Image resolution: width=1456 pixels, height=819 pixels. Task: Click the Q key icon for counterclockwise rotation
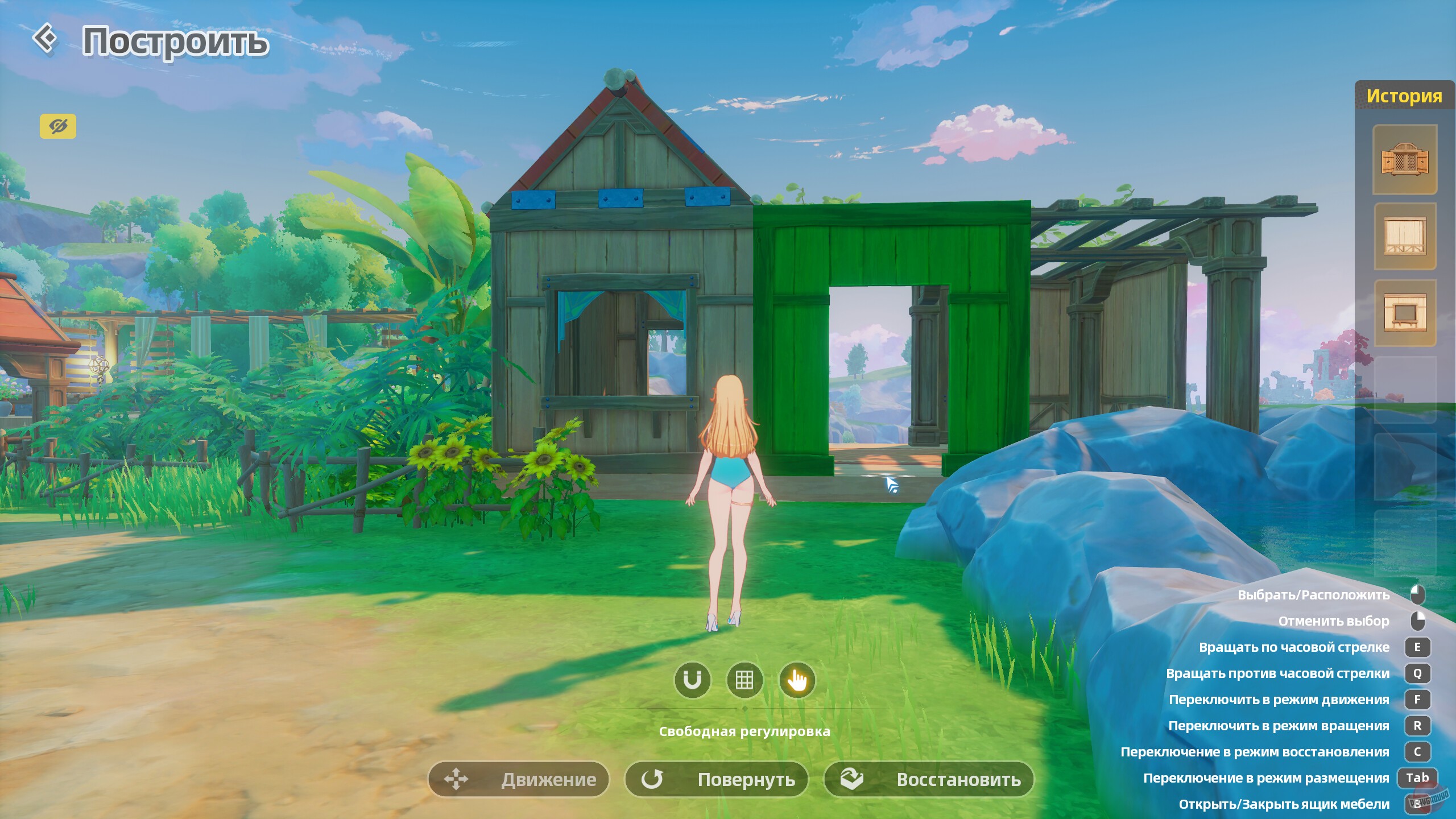(x=1418, y=673)
